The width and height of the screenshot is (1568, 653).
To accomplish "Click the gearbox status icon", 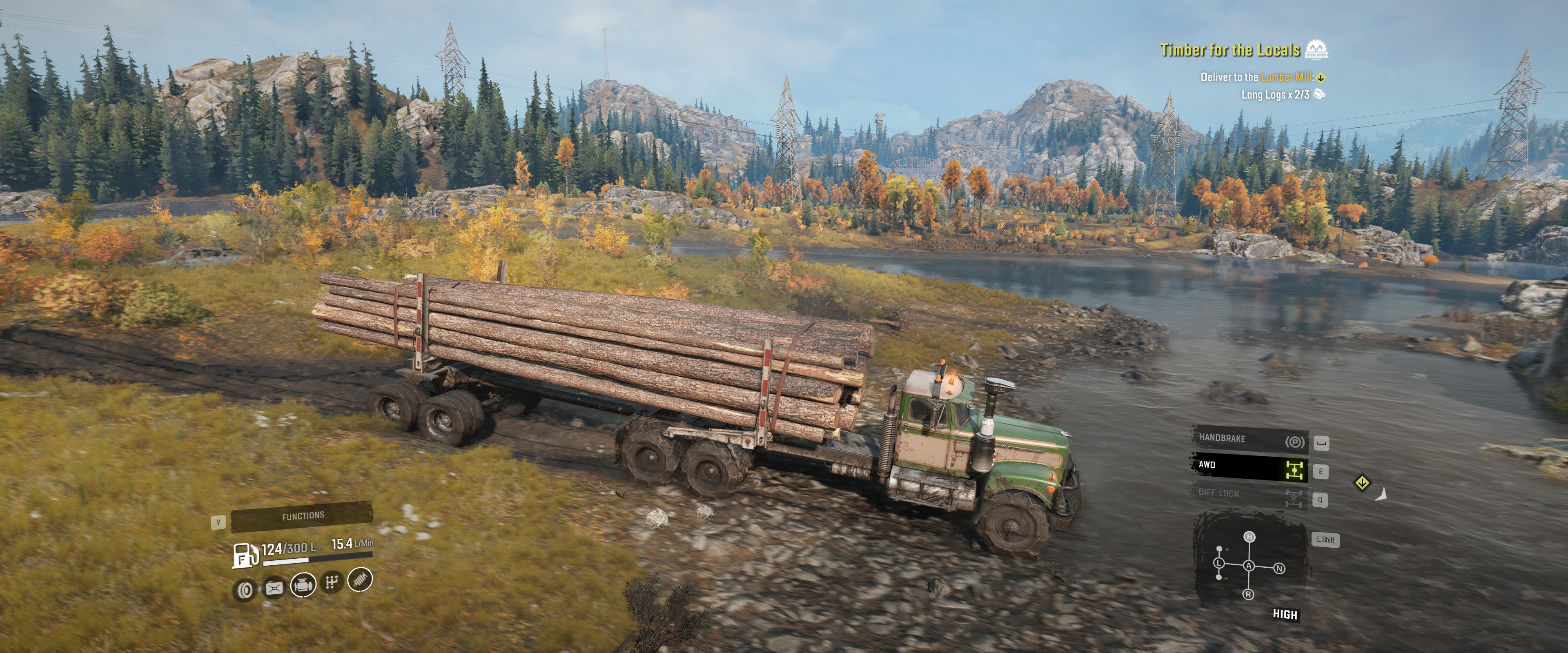I will [332, 582].
